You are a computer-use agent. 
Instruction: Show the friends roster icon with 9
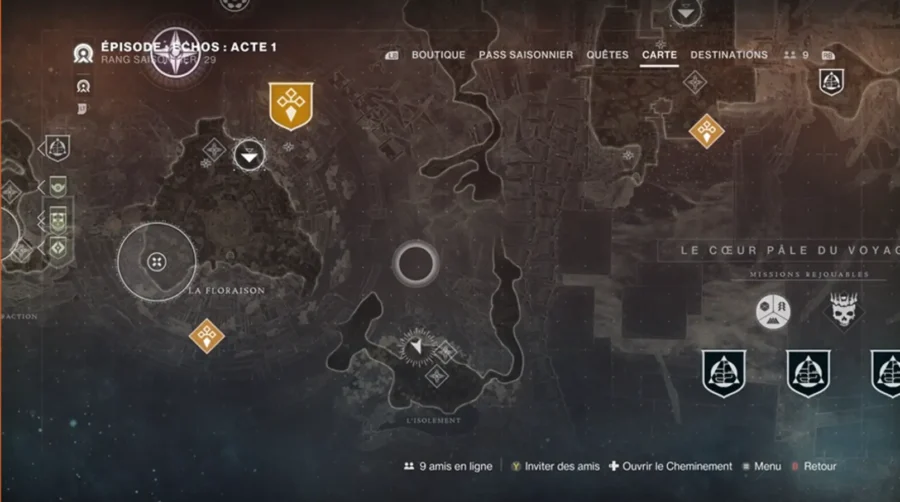796,55
